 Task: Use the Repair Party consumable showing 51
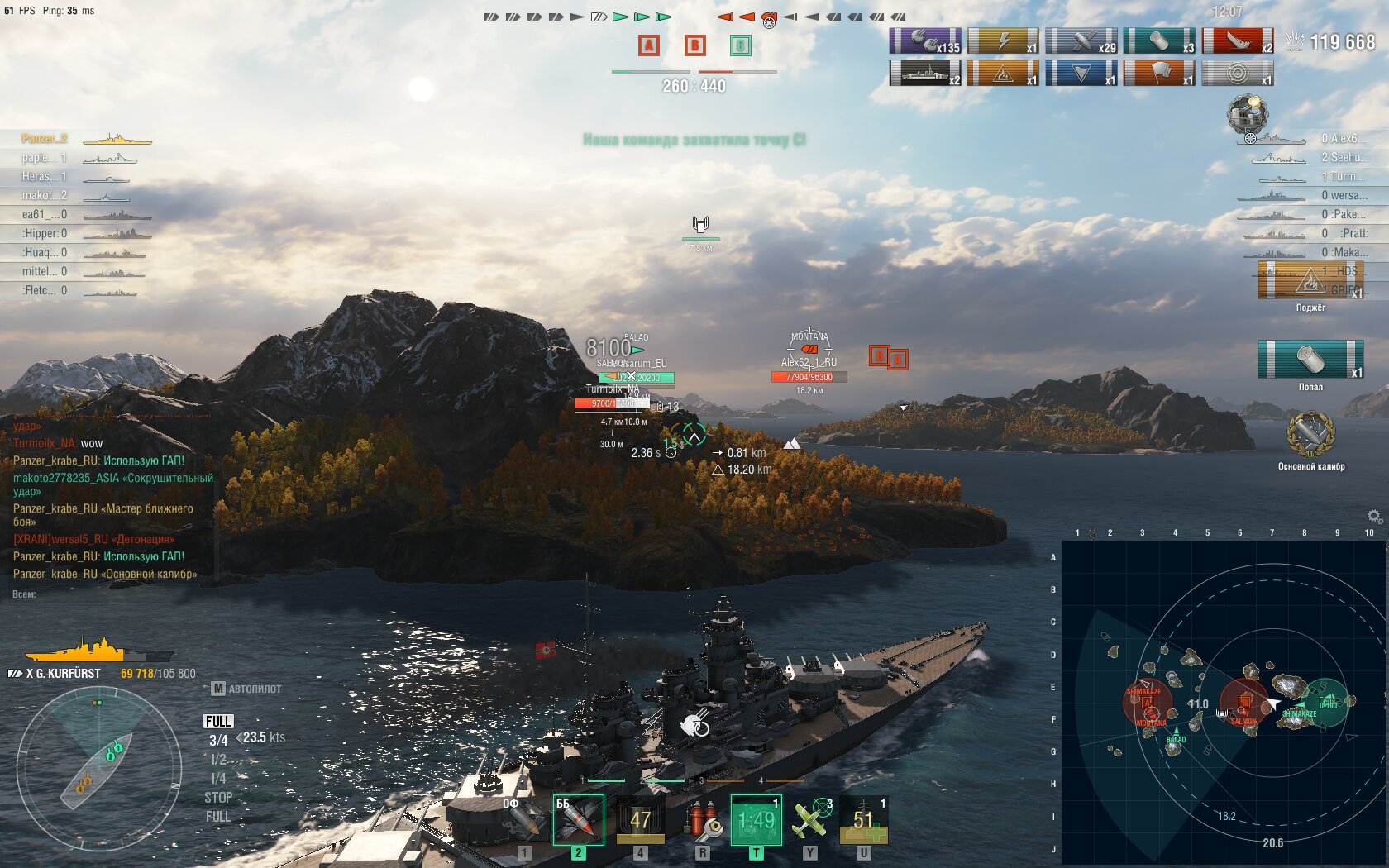(x=864, y=820)
